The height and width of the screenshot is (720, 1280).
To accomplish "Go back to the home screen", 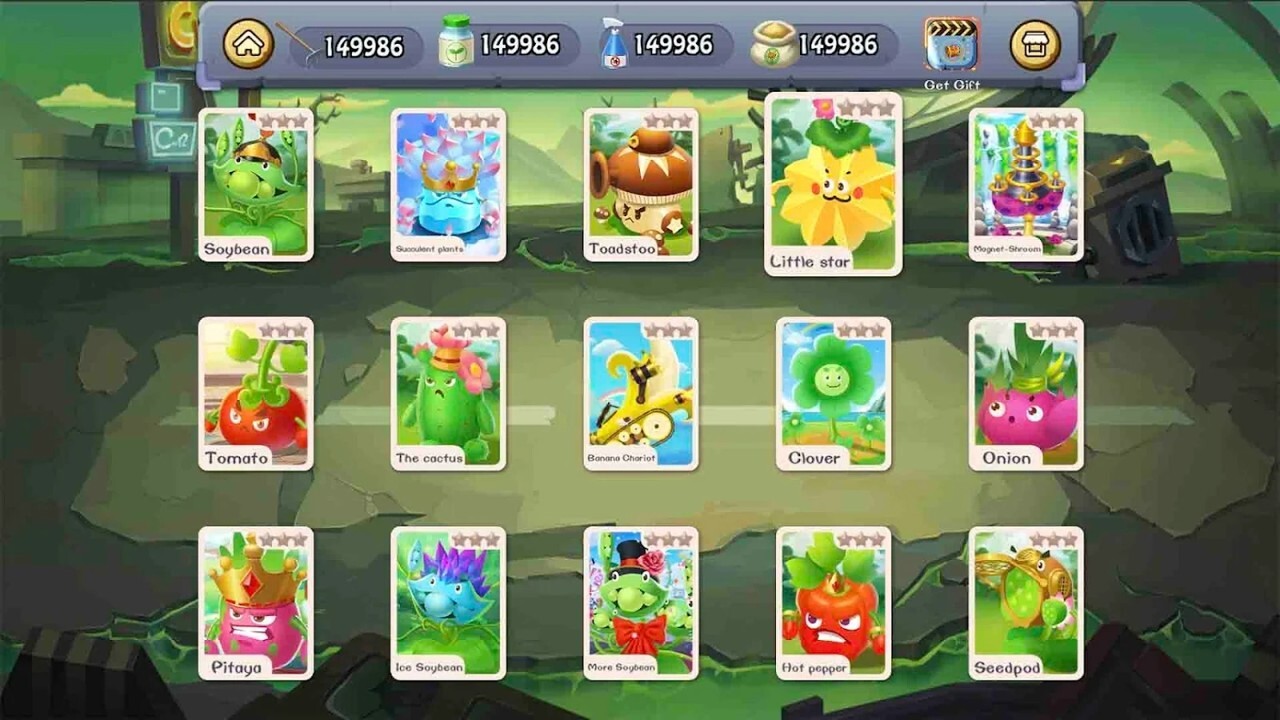I will tap(247, 45).
